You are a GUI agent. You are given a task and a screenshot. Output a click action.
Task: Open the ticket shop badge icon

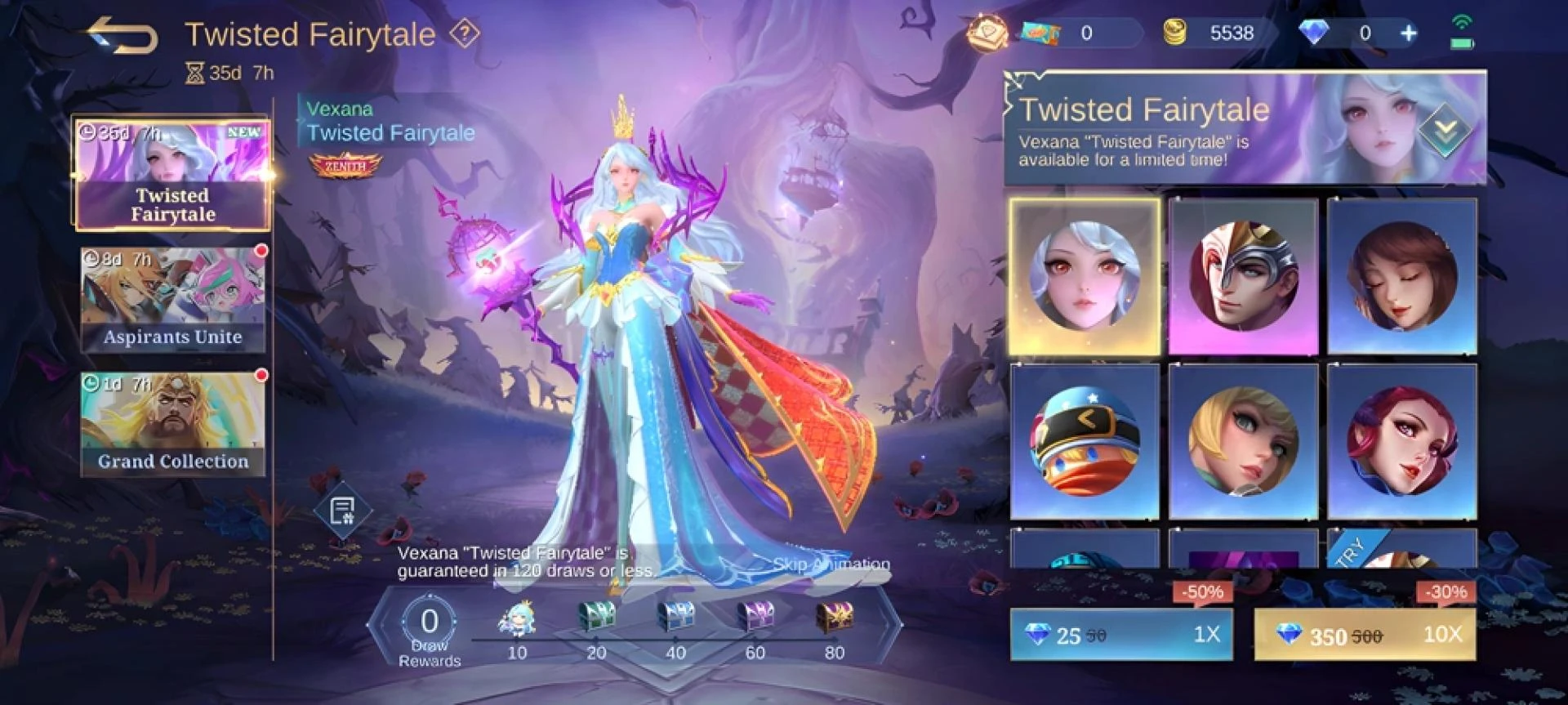pos(987,33)
